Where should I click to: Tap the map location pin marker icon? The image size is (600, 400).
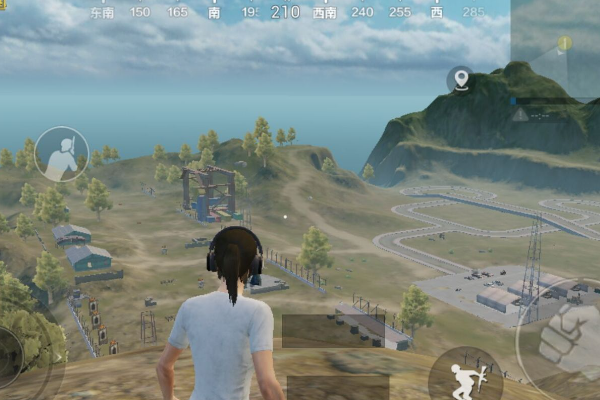coord(460,79)
